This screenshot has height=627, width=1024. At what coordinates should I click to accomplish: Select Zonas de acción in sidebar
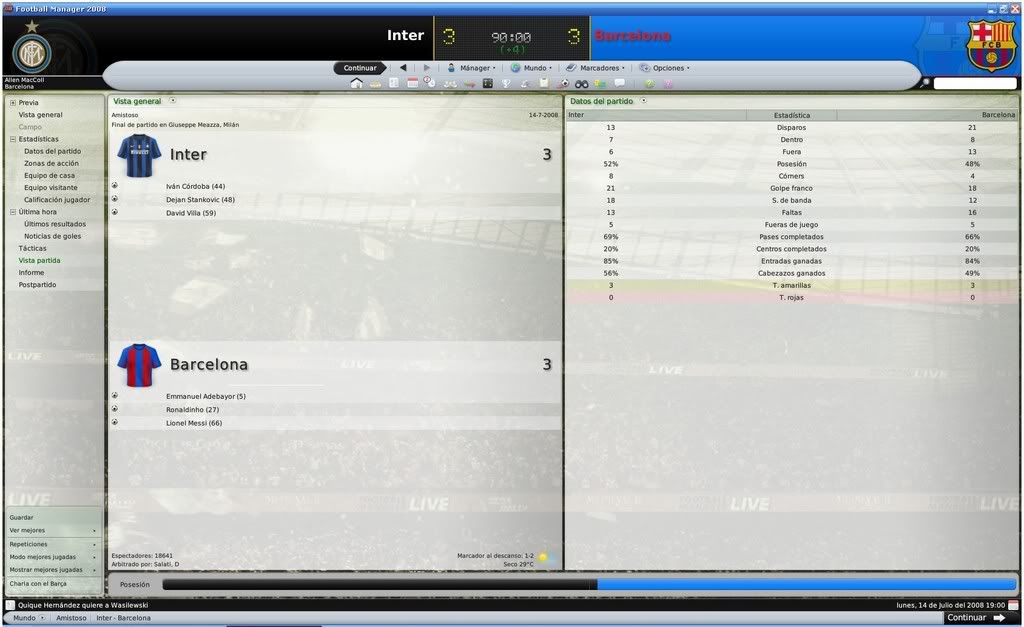[x=51, y=163]
